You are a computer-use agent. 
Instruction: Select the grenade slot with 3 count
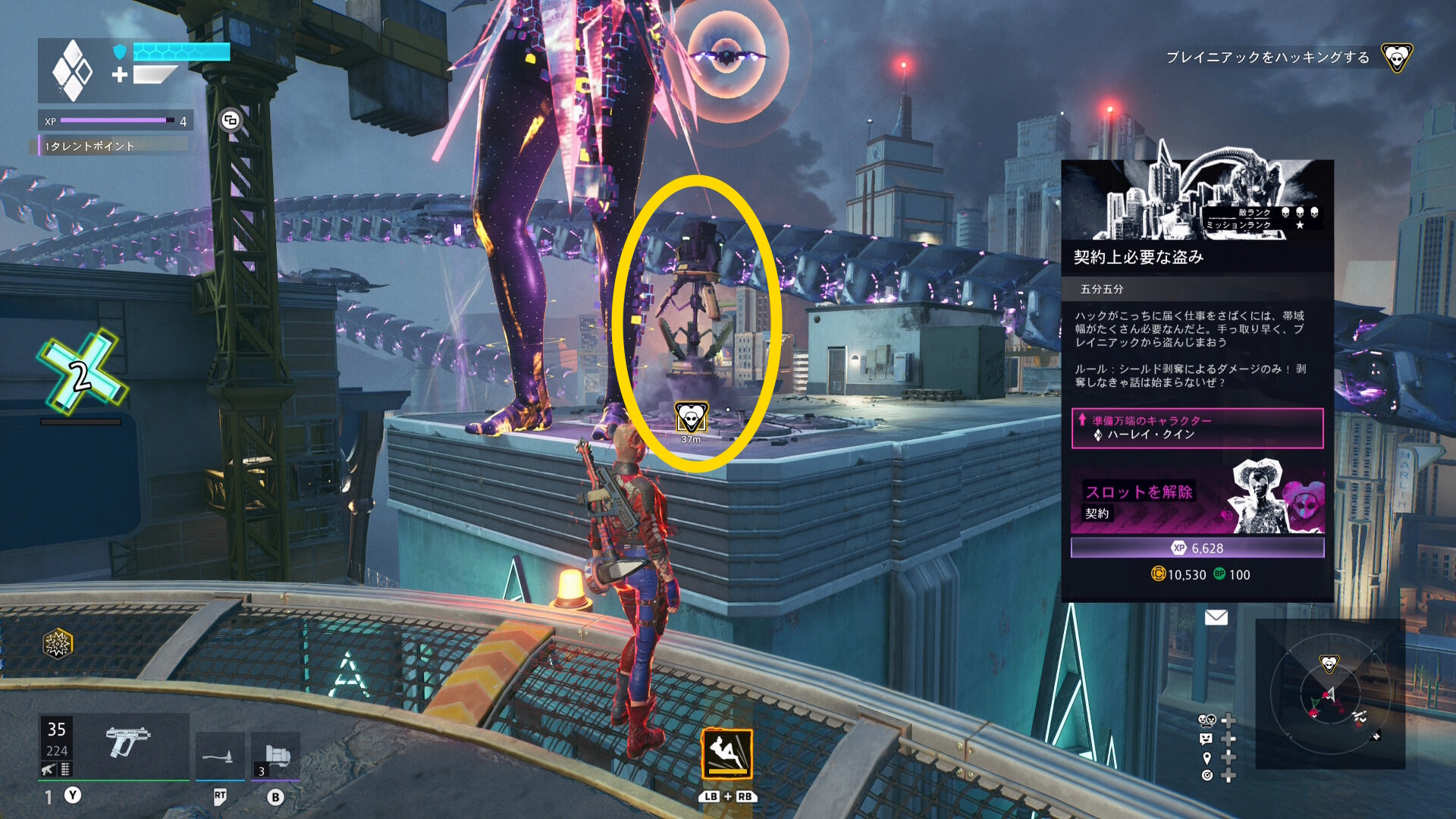pyautogui.click(x=275, y=756)
